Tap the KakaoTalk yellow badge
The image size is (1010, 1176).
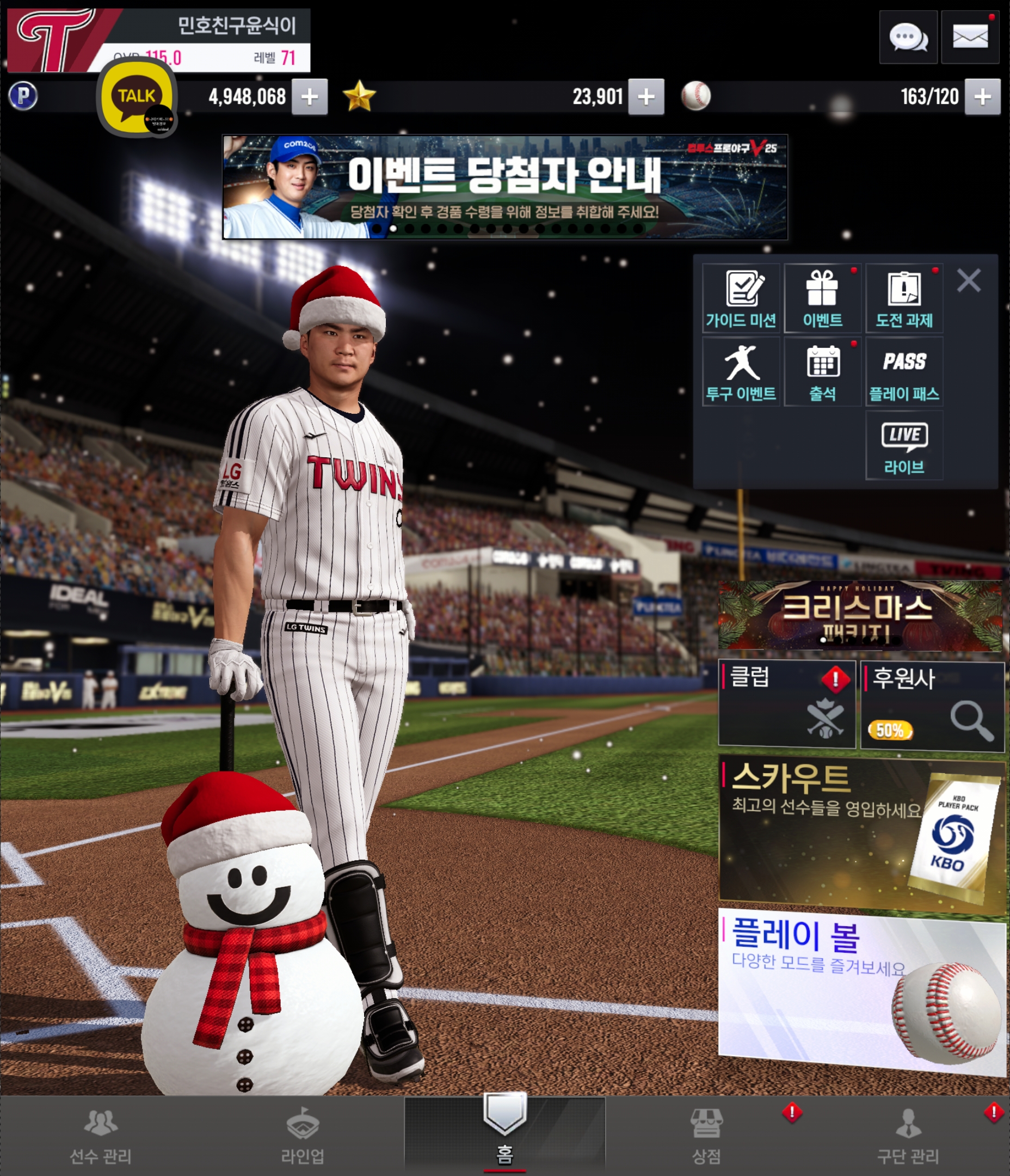137,97
